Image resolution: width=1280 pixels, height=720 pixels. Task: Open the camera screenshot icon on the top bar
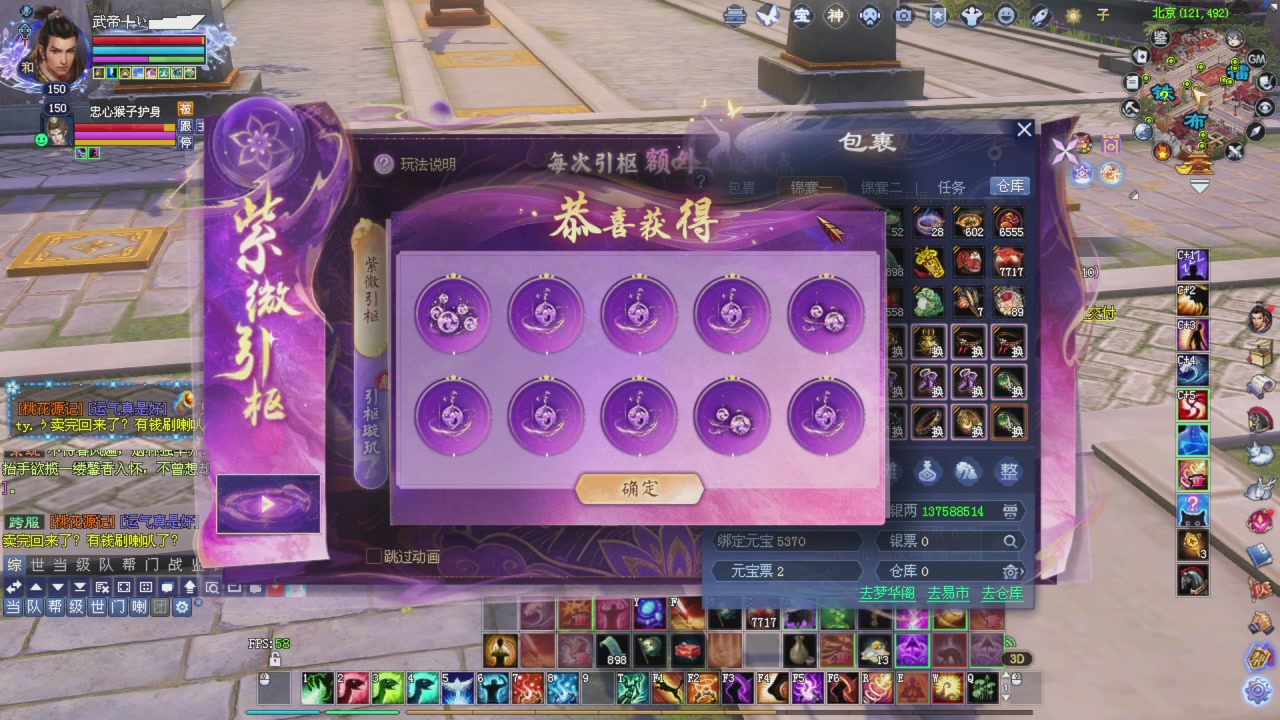click(x=904, y=16)
